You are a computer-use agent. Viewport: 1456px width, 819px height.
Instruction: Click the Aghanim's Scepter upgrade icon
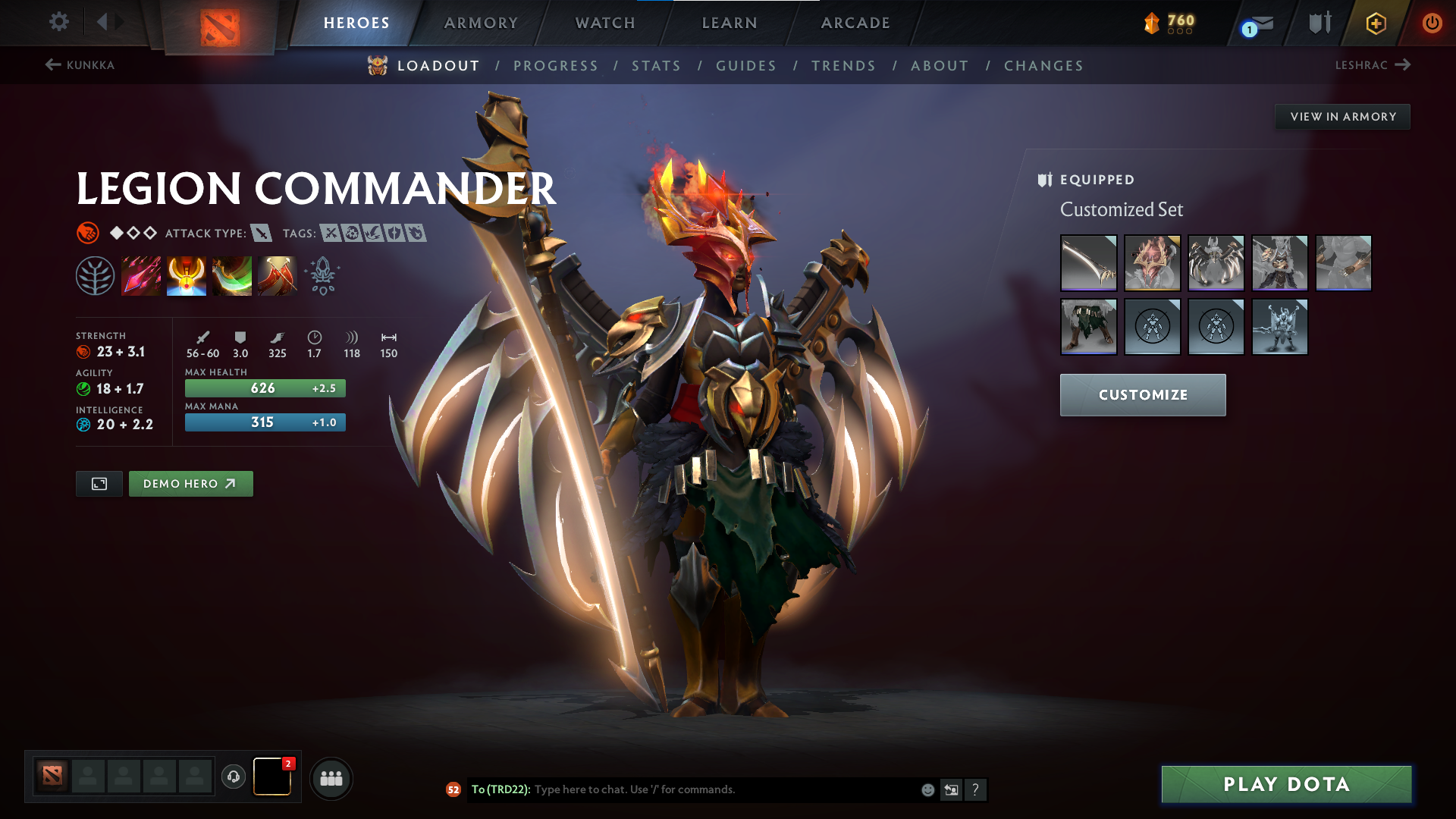[x=323, y=275]
